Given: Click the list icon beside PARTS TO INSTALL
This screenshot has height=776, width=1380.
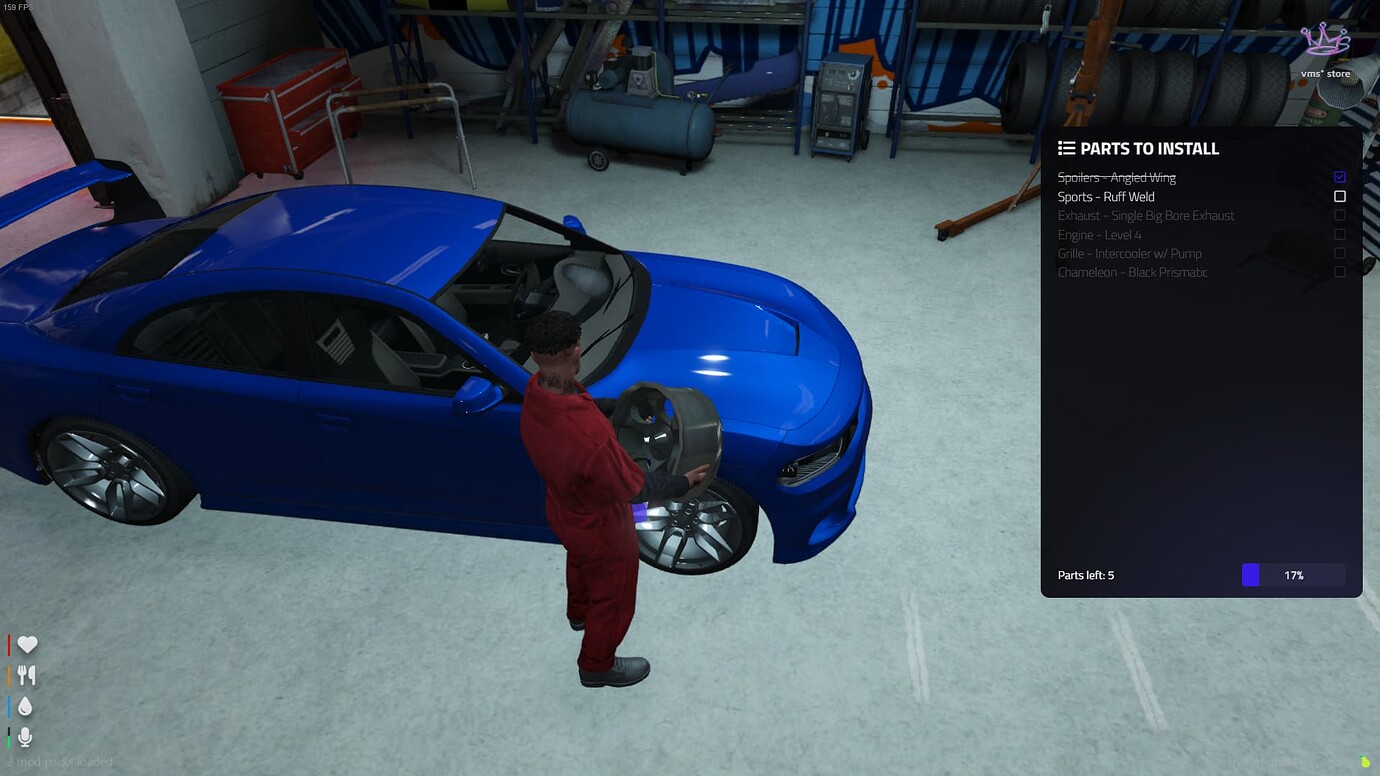Looking at the screenshot, I should [x=1064, y=148].
